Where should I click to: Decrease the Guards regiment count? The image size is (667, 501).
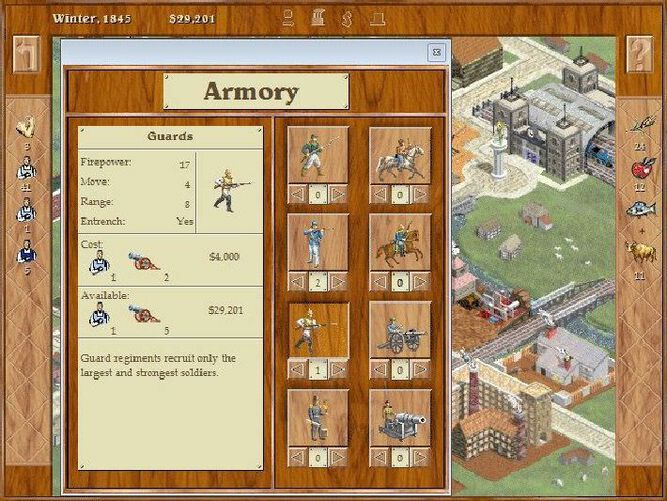(298, 370)
